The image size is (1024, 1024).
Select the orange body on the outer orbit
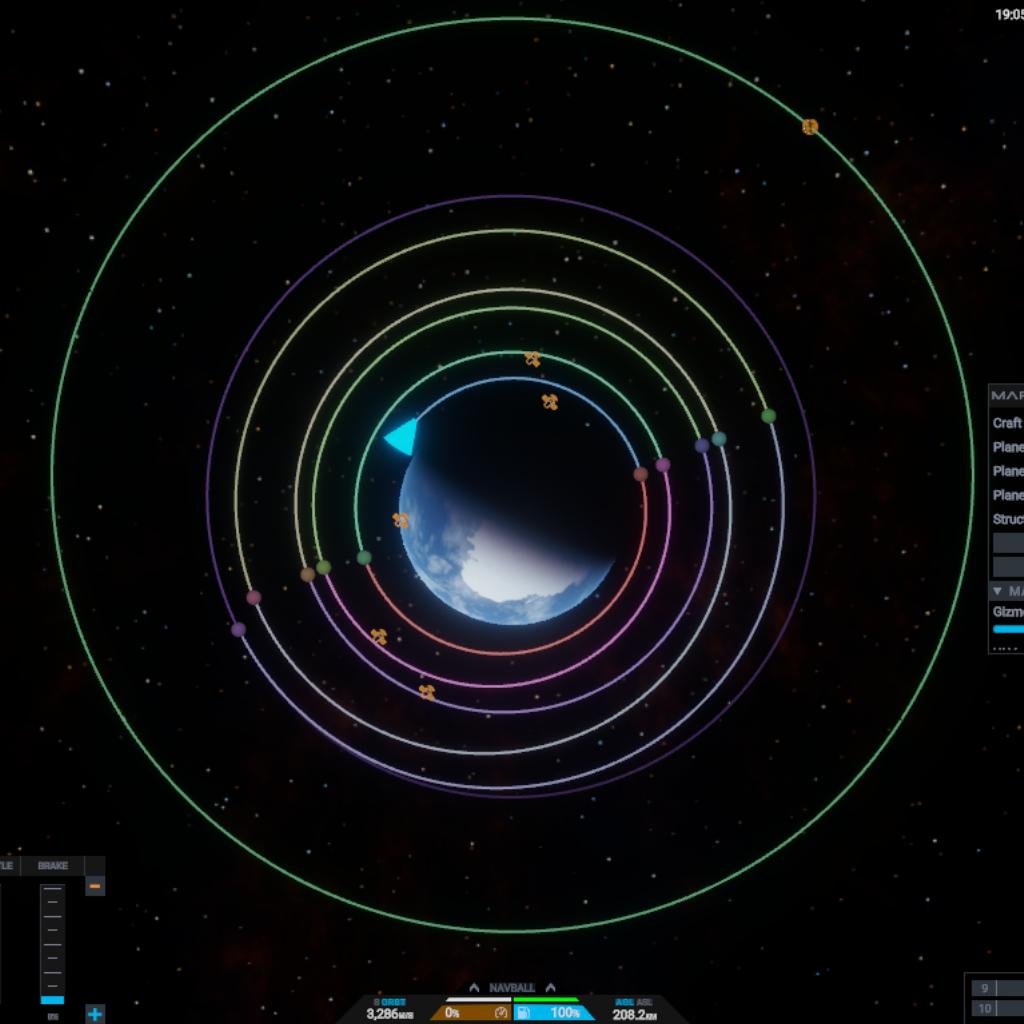[810, 127]
